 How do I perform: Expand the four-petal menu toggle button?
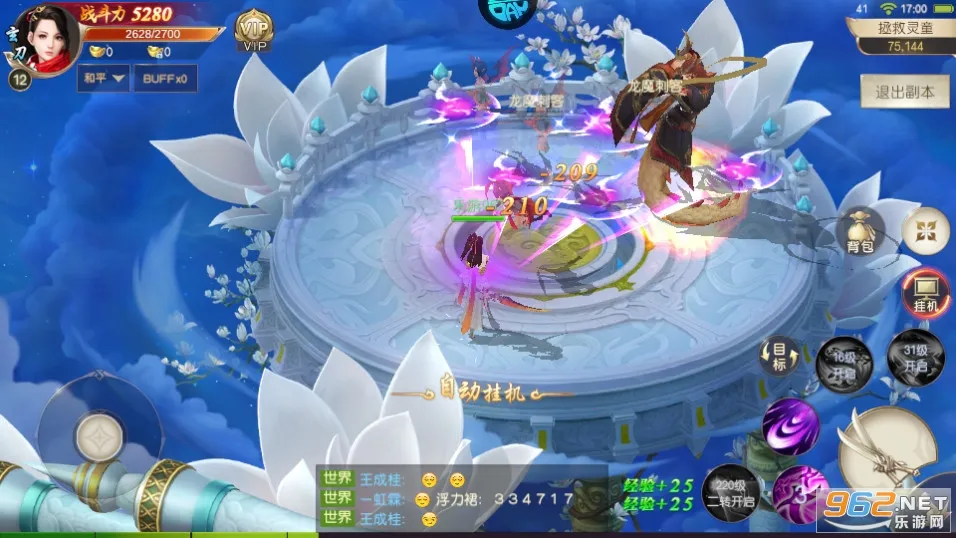tap(925, 232)
